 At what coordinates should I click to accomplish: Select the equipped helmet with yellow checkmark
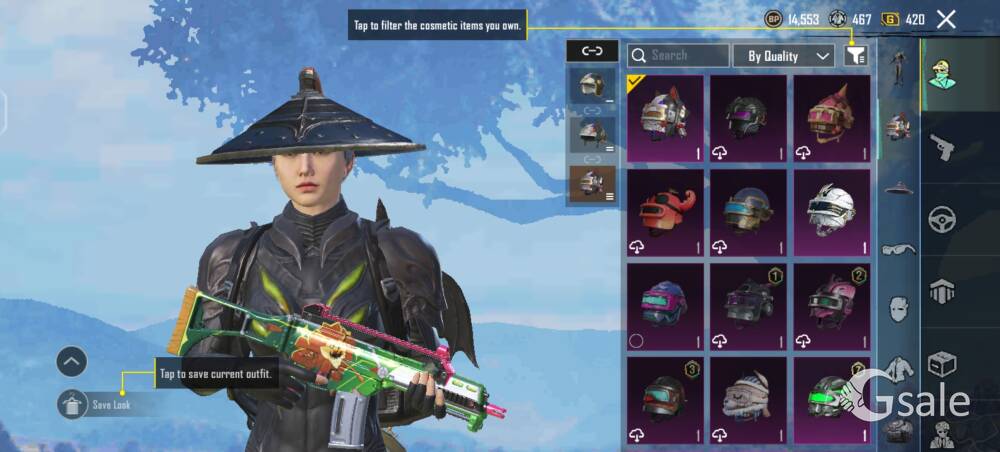pos(665,118)
